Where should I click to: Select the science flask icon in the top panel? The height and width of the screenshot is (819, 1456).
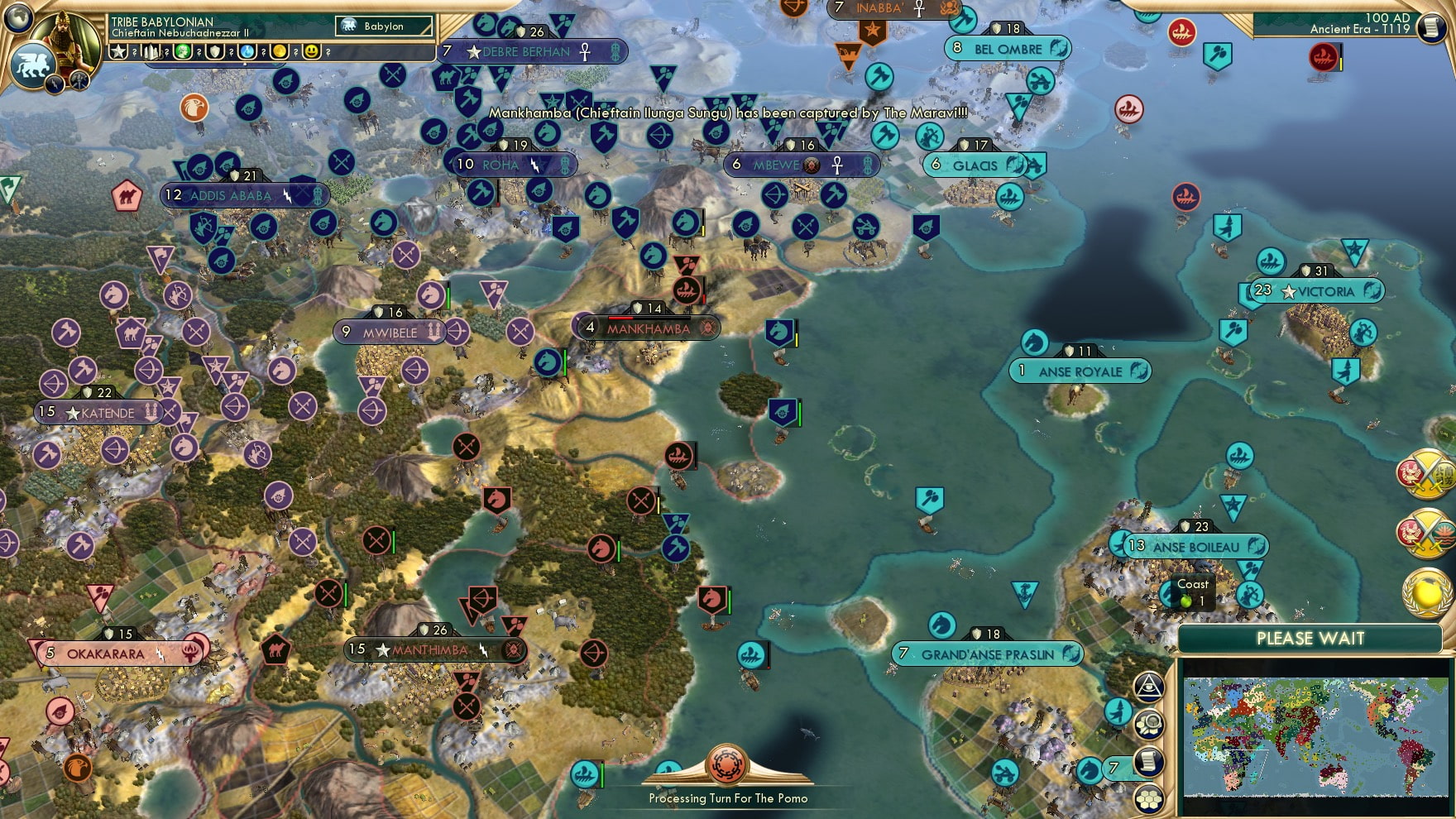[x=247, y=51]
